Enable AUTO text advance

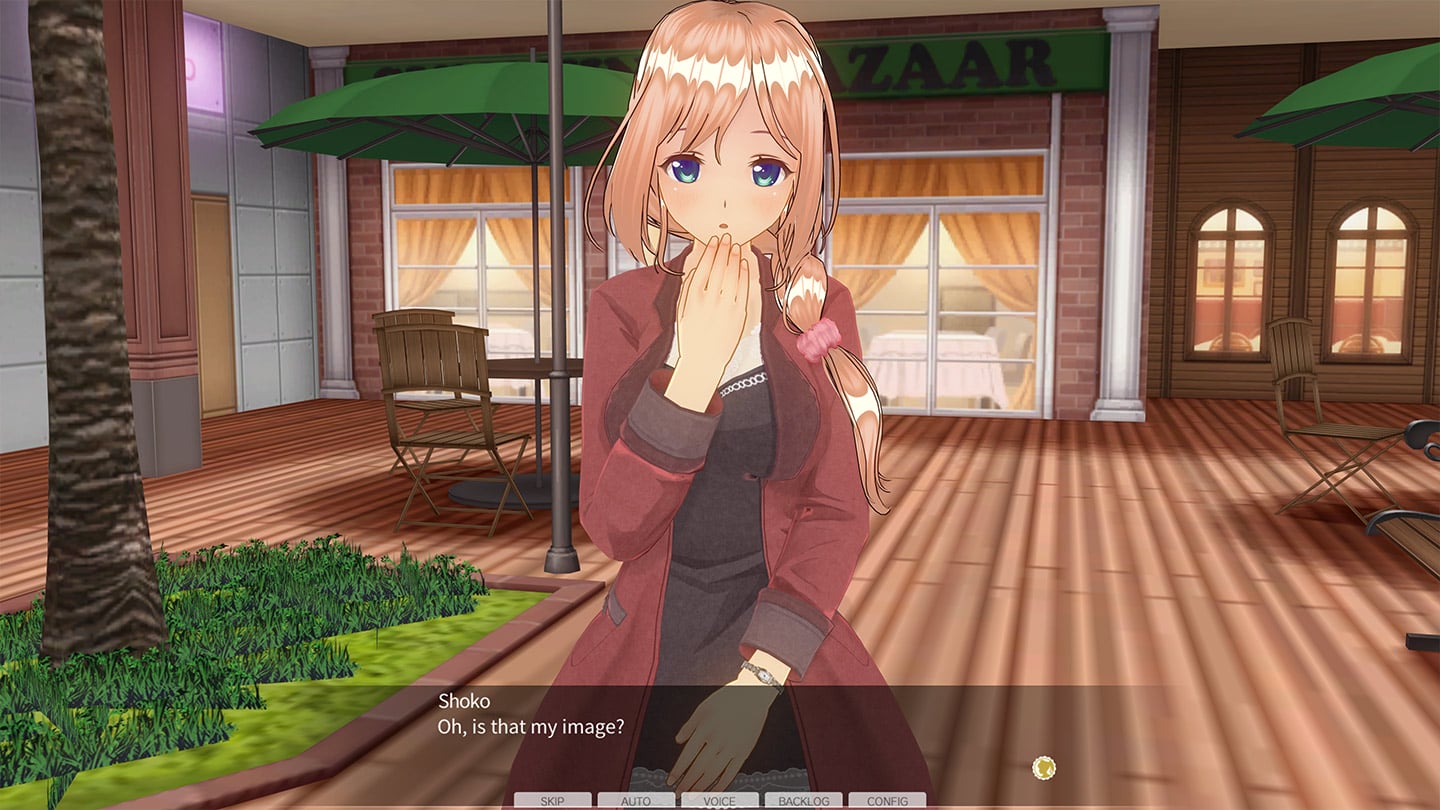click(636, 801)
